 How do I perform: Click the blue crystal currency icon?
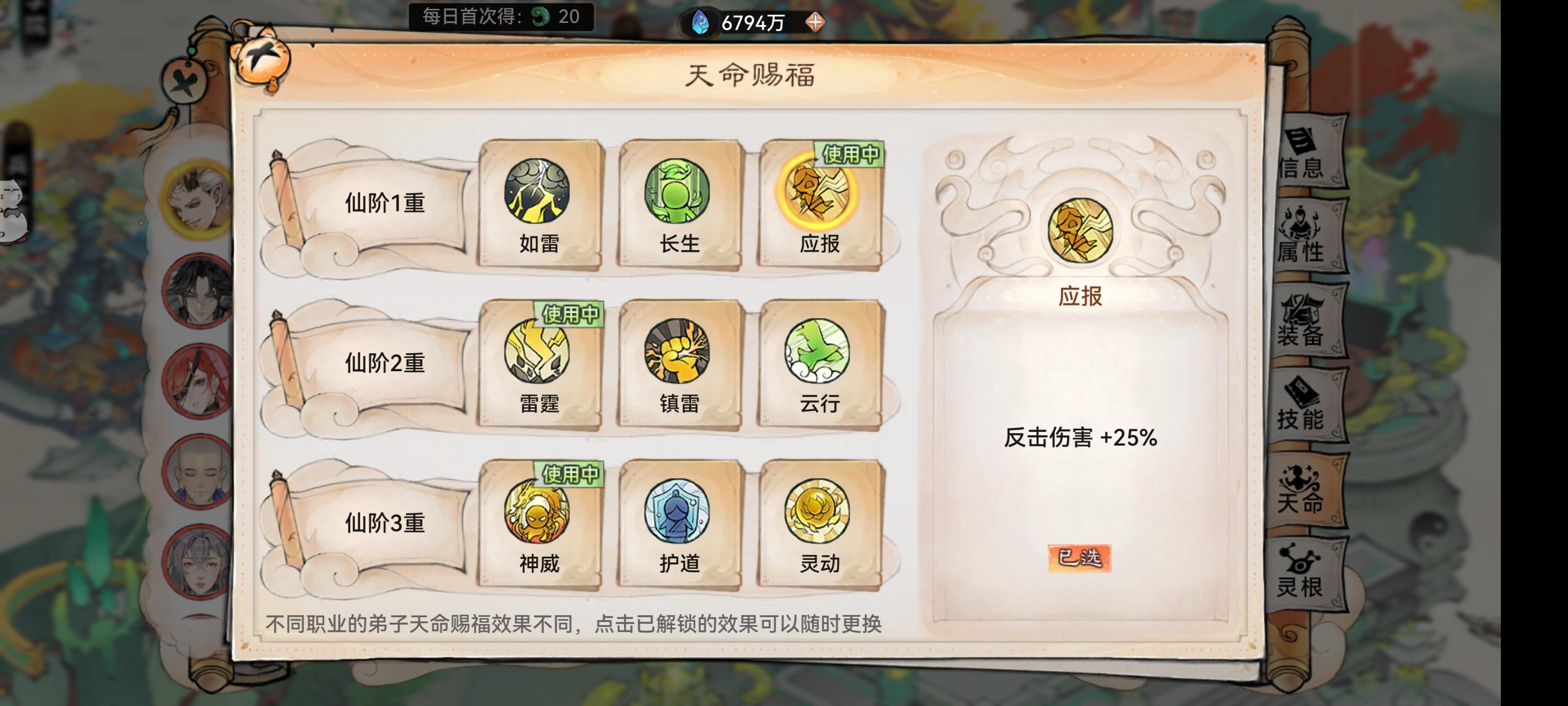point(700,23)
